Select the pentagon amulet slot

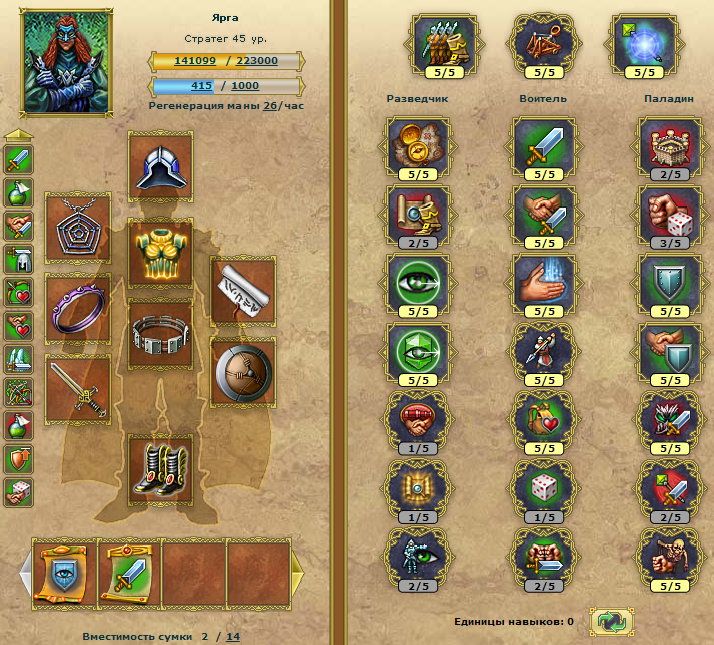pos(78,226)
